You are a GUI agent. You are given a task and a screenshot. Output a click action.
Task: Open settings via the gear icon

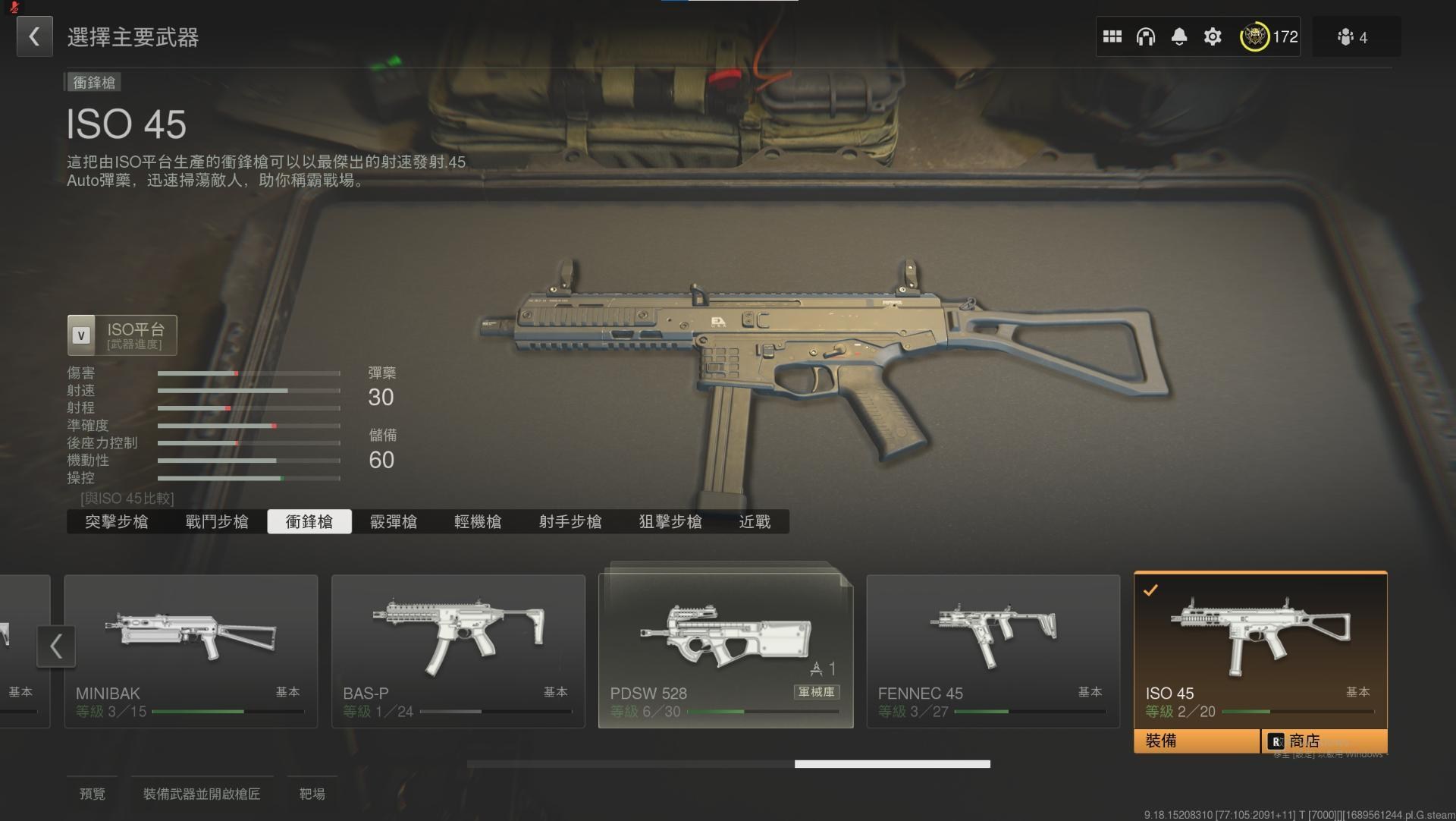tap(1212, 36)
